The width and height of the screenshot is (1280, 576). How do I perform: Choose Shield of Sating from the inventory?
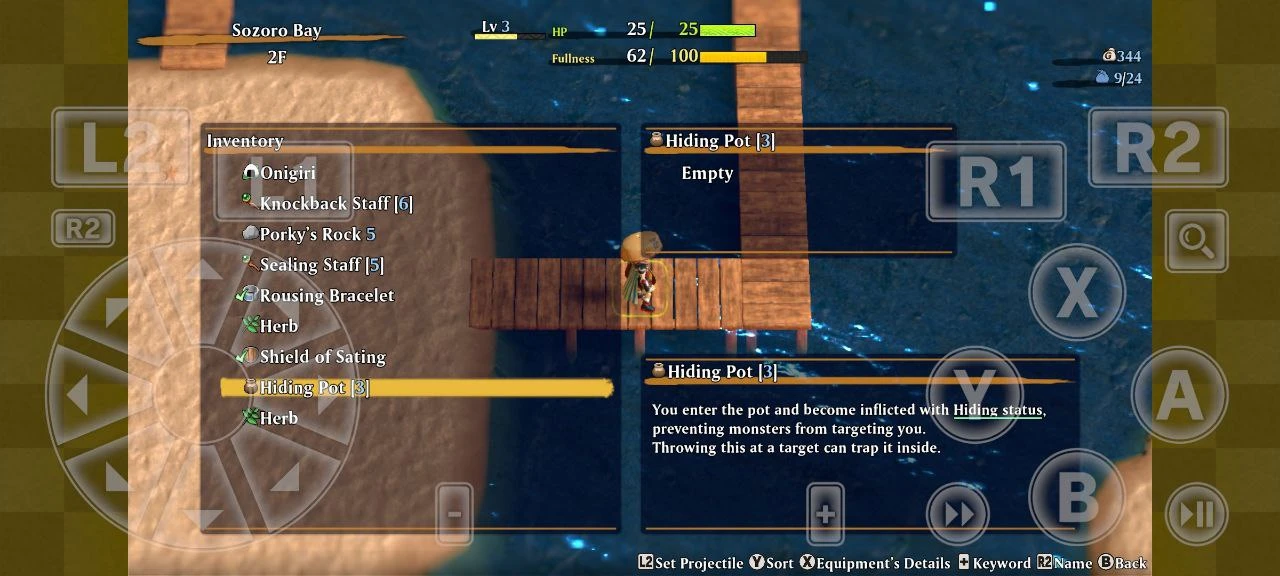point(322,357)
